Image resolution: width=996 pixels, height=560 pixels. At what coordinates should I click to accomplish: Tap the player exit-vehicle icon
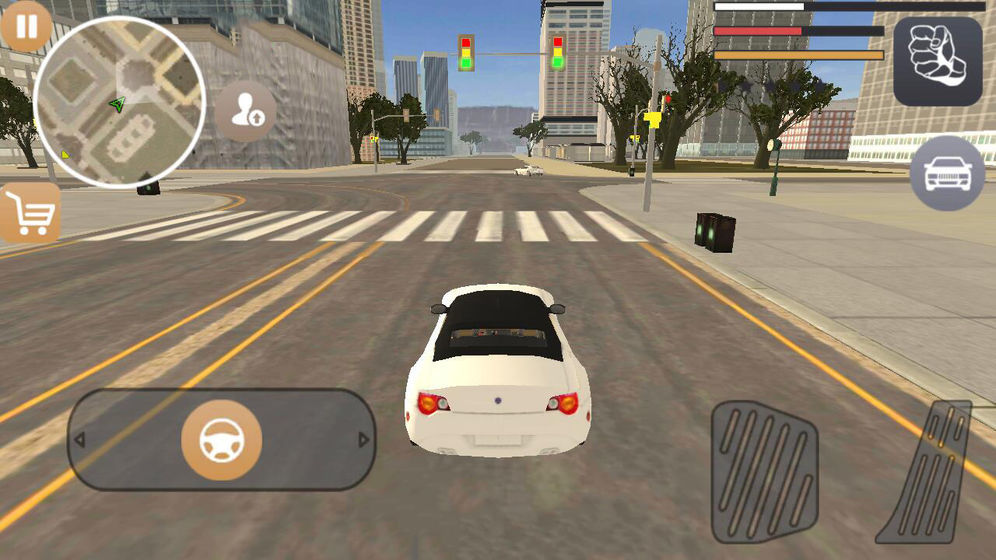246,112
